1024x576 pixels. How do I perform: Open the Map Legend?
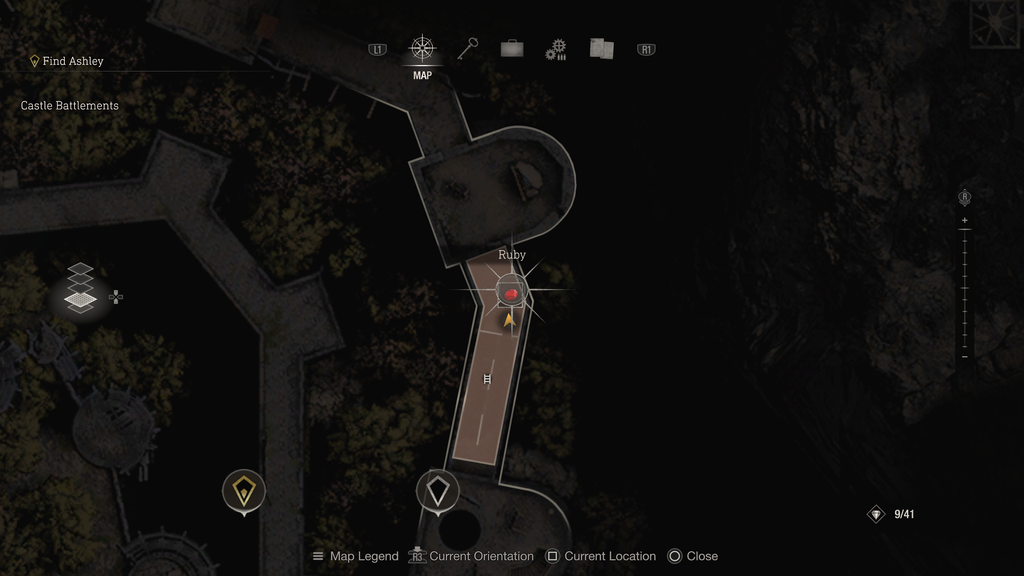(355, 556)
